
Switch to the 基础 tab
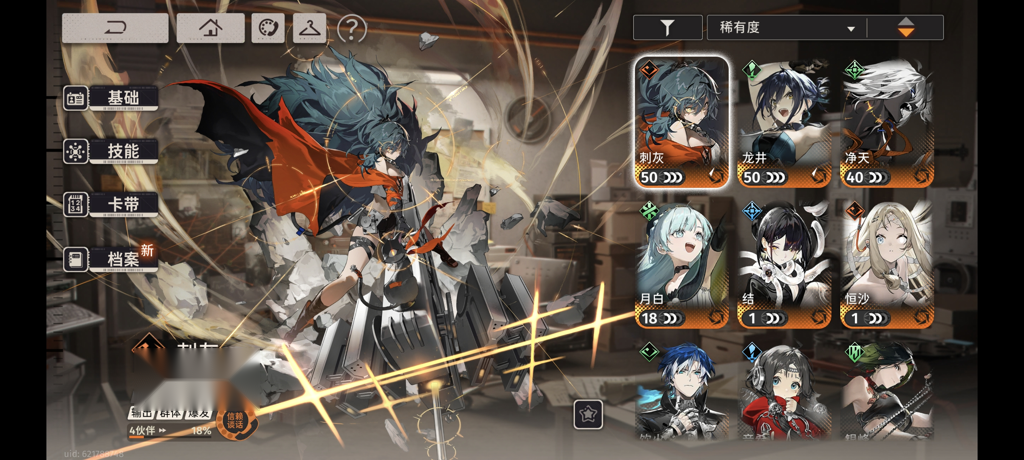point(112,98)
